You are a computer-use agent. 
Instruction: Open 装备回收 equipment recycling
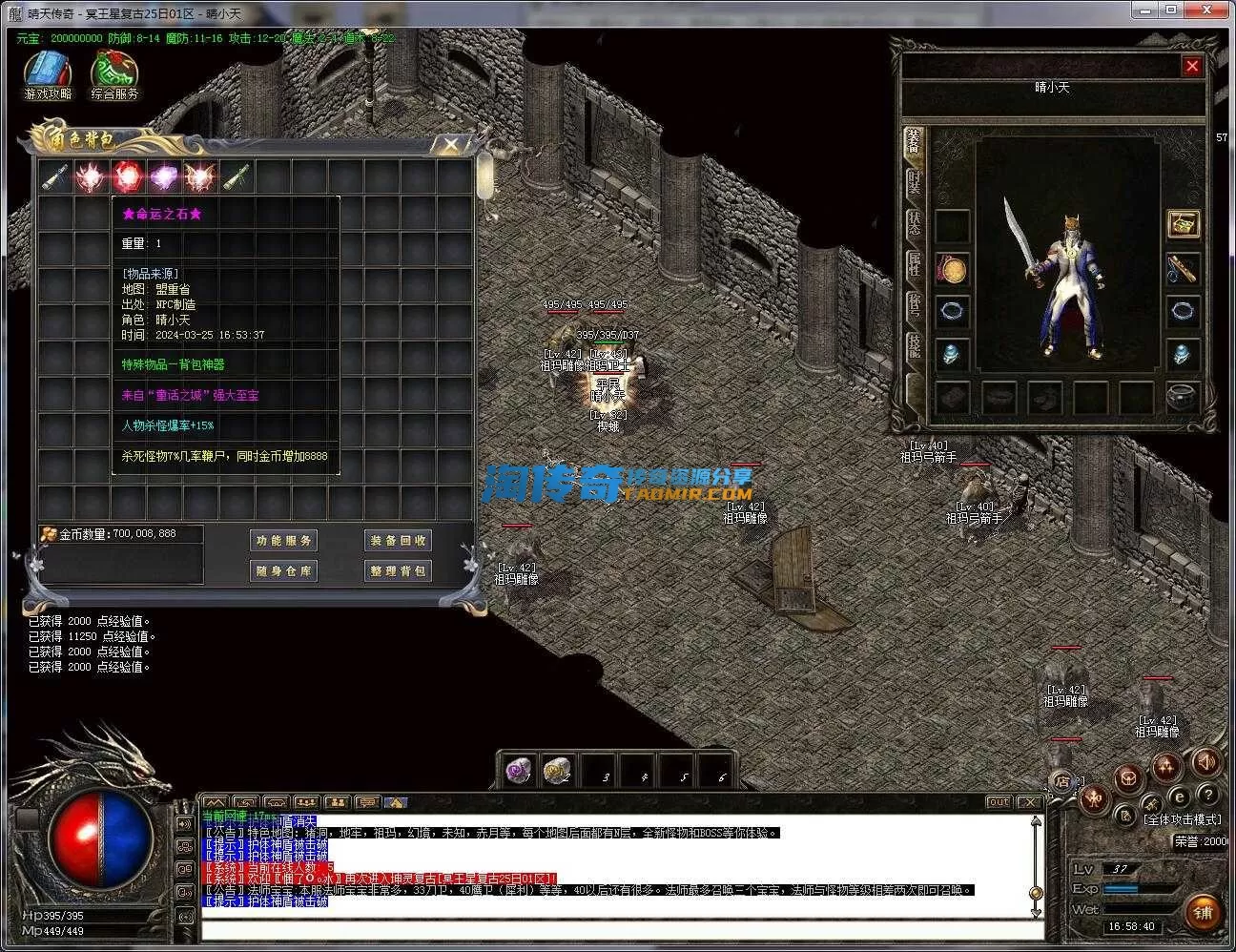point(398,541)
